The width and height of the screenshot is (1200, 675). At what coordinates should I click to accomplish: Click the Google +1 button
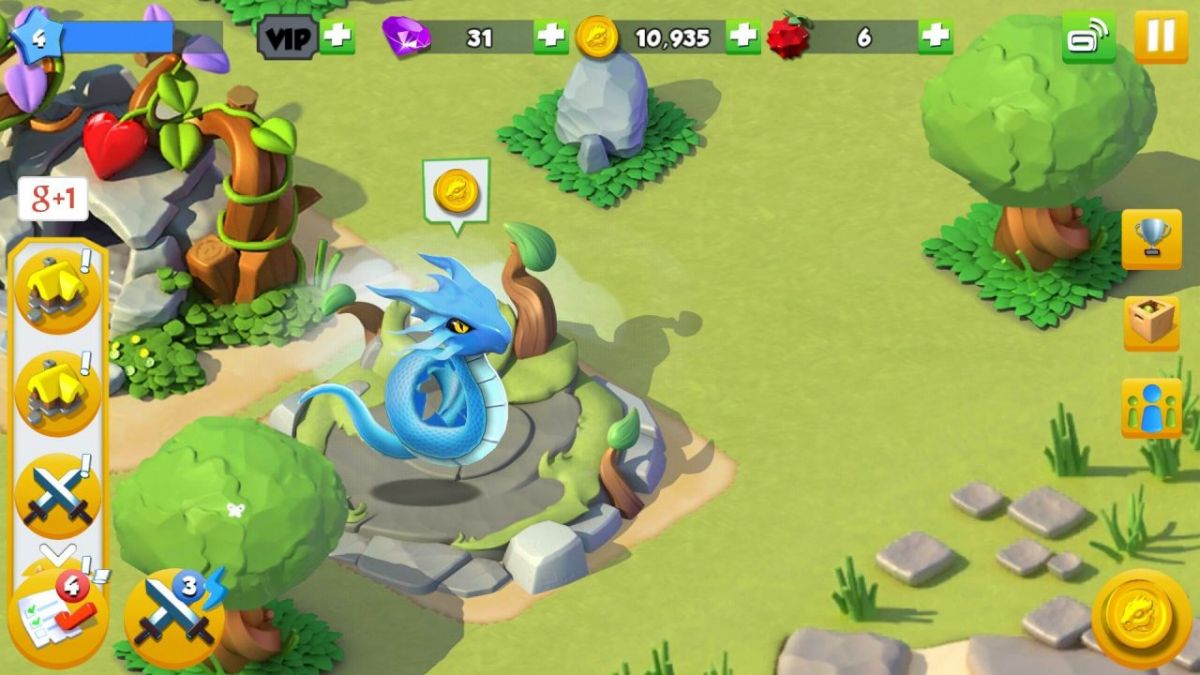pos(53,199)
